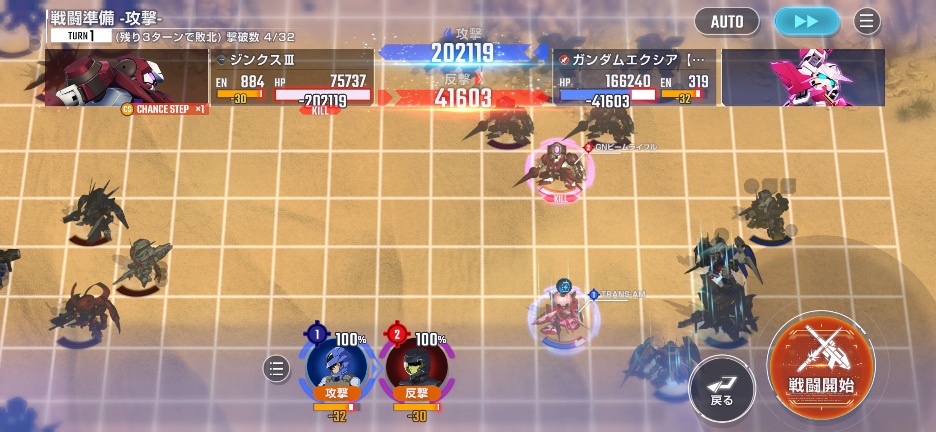Toggle the AUTO battle button
The image size is (936, 432).
click(727, 21)
